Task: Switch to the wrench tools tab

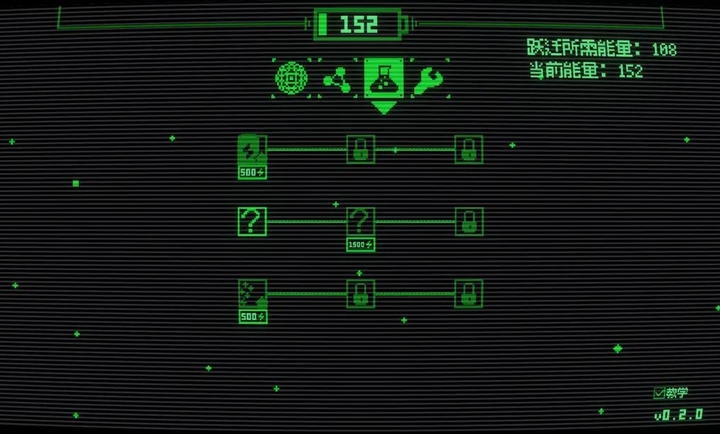Action: [426, 78]
